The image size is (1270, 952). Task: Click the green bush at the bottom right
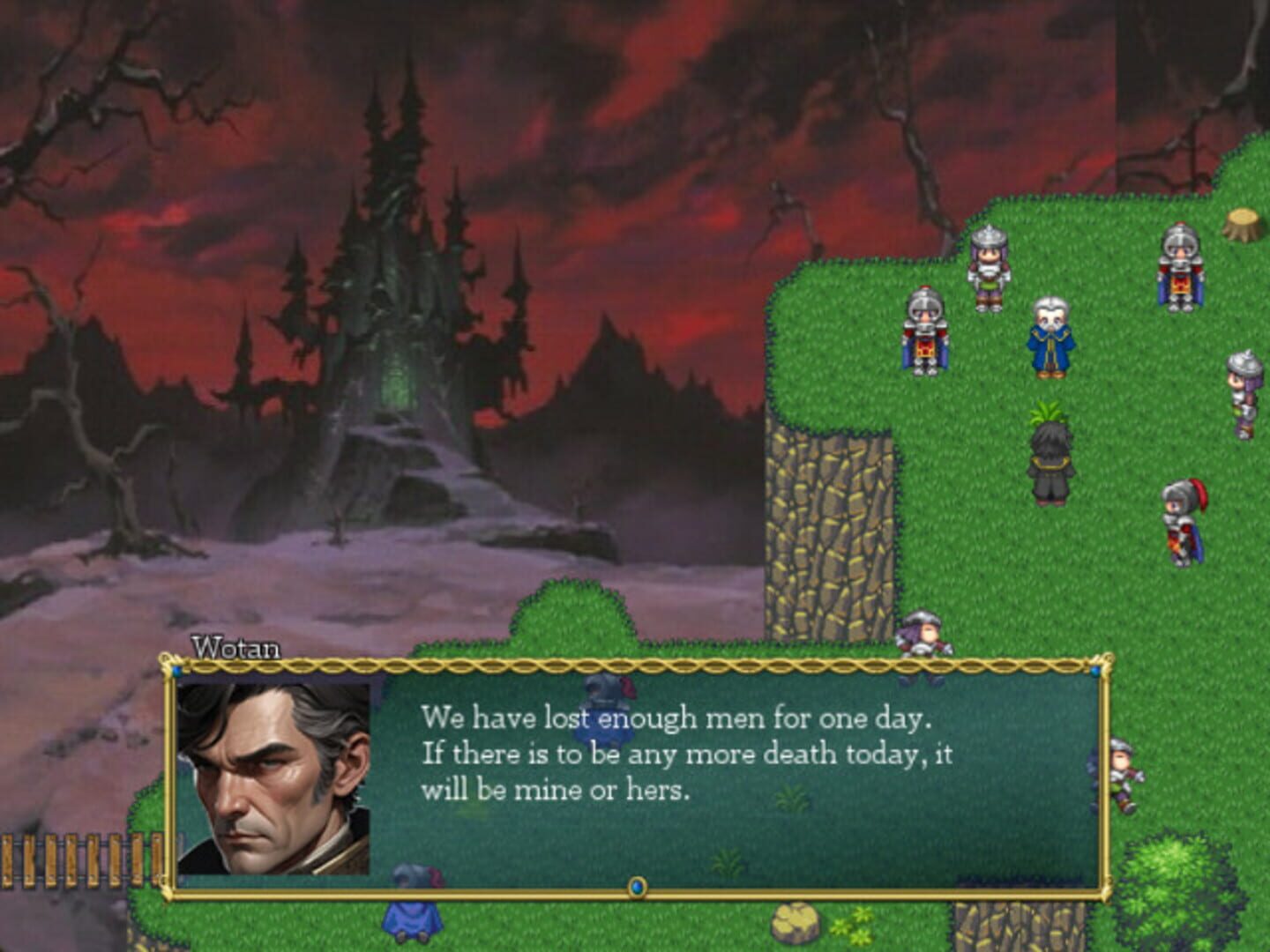click(1173, 890)
